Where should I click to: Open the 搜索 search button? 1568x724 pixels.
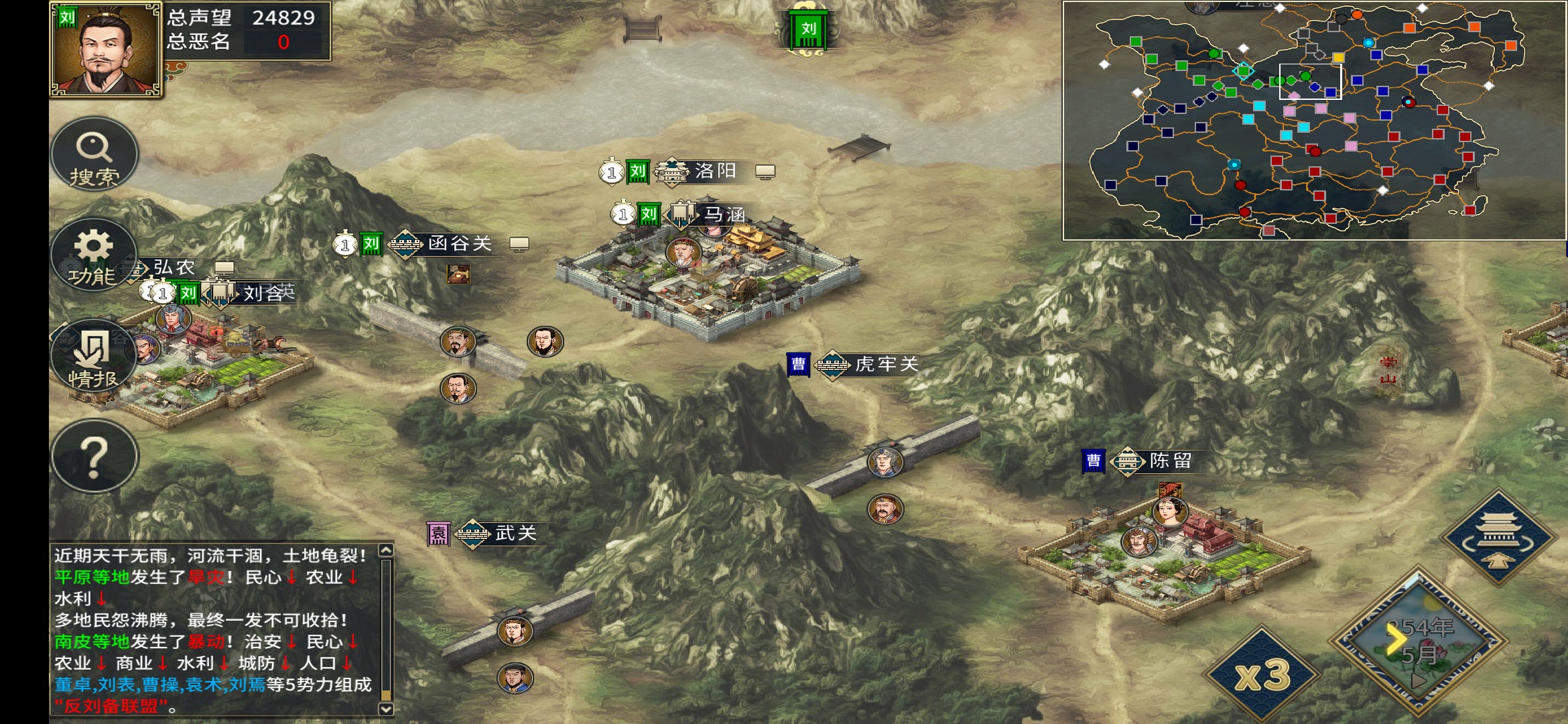(x=94, y=155)
